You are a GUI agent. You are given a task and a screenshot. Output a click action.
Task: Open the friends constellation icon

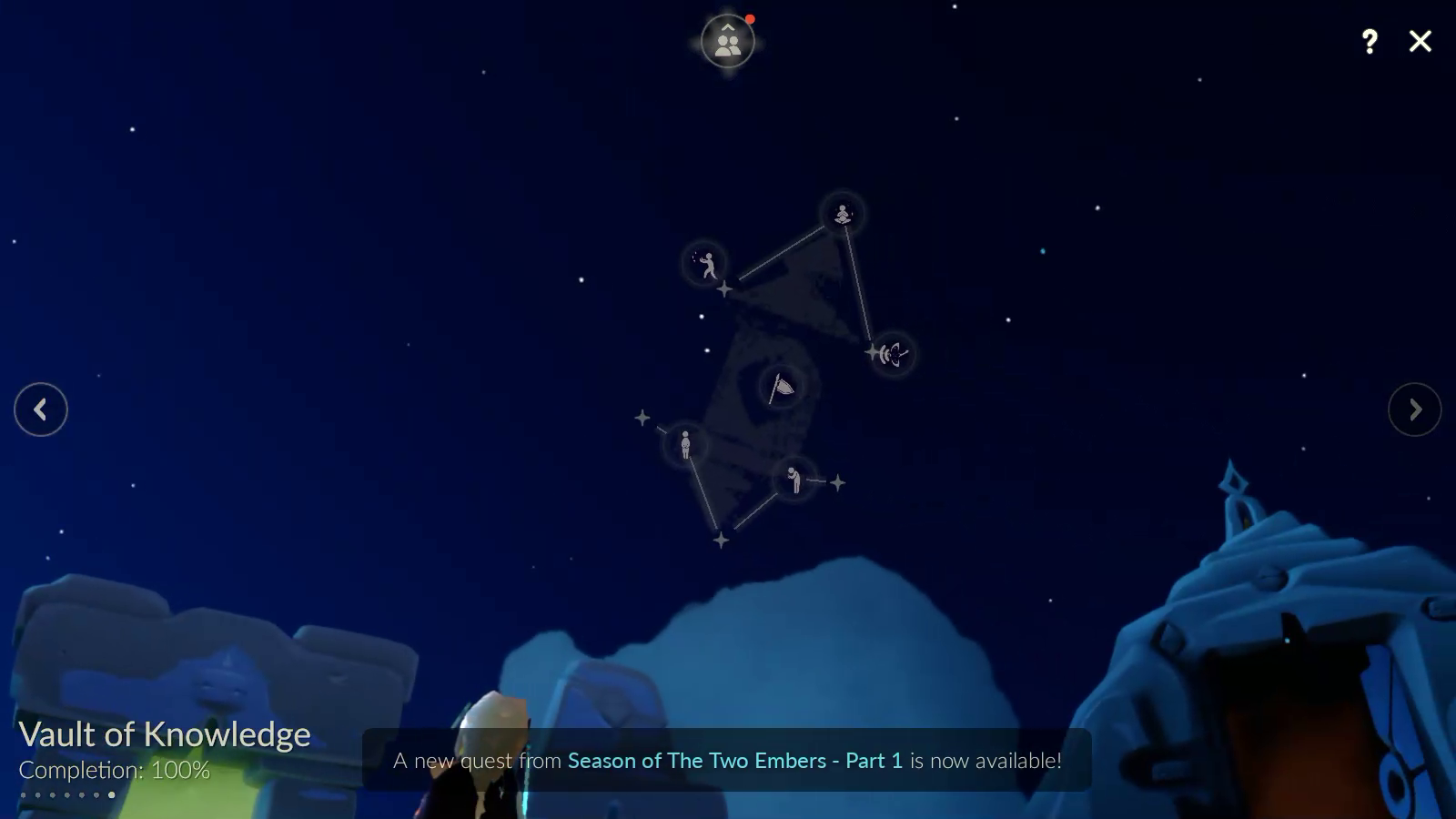coord(728,42)
